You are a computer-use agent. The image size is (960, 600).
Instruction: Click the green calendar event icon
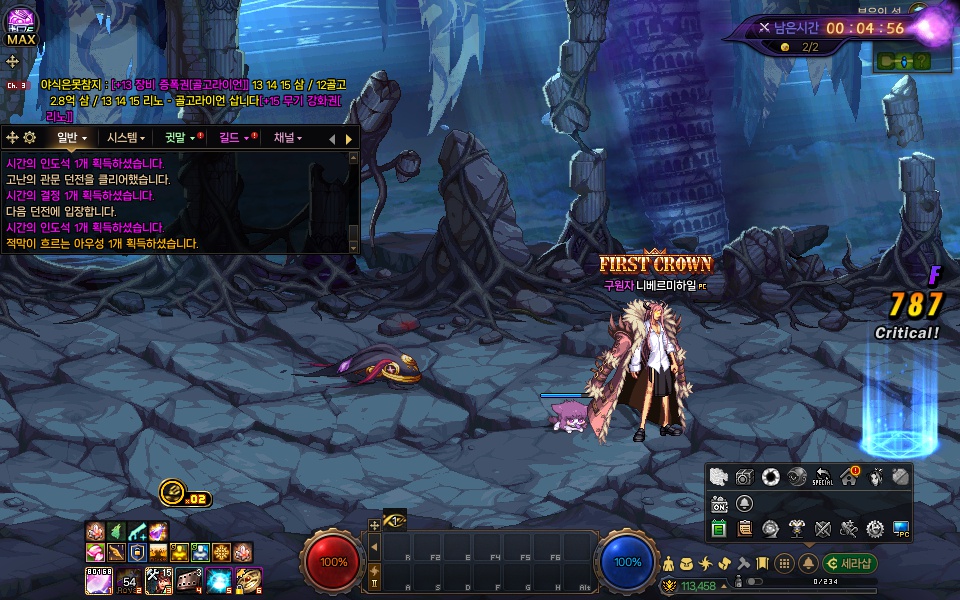[719, 528]
